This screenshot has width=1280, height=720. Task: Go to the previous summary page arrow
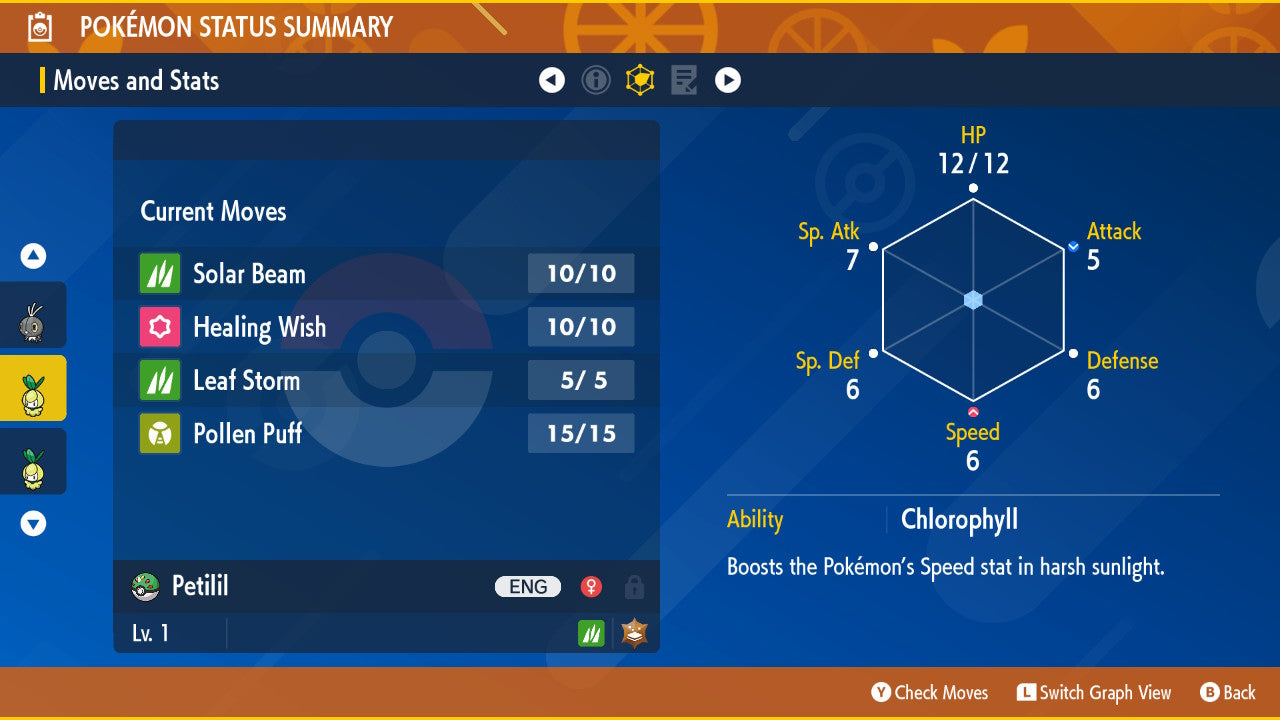(552, 80)
